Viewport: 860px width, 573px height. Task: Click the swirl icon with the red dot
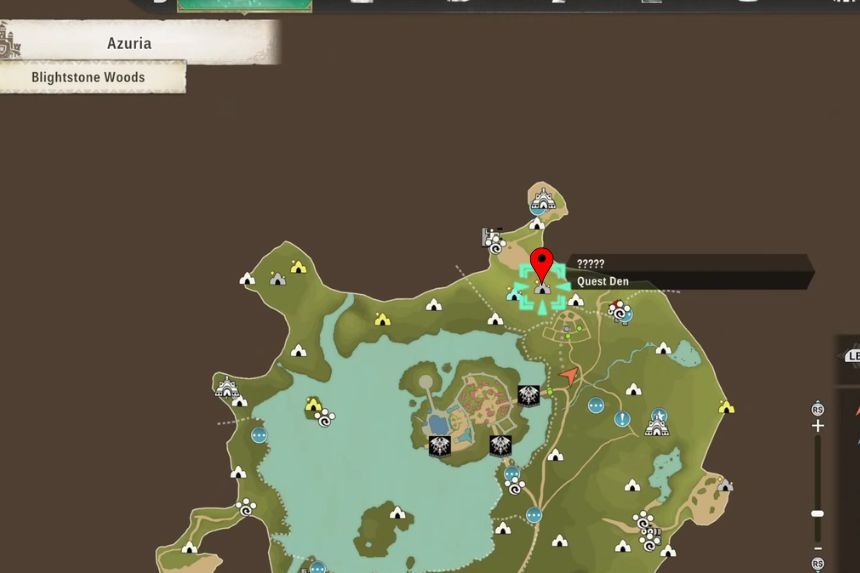click(x=619, y=312)
